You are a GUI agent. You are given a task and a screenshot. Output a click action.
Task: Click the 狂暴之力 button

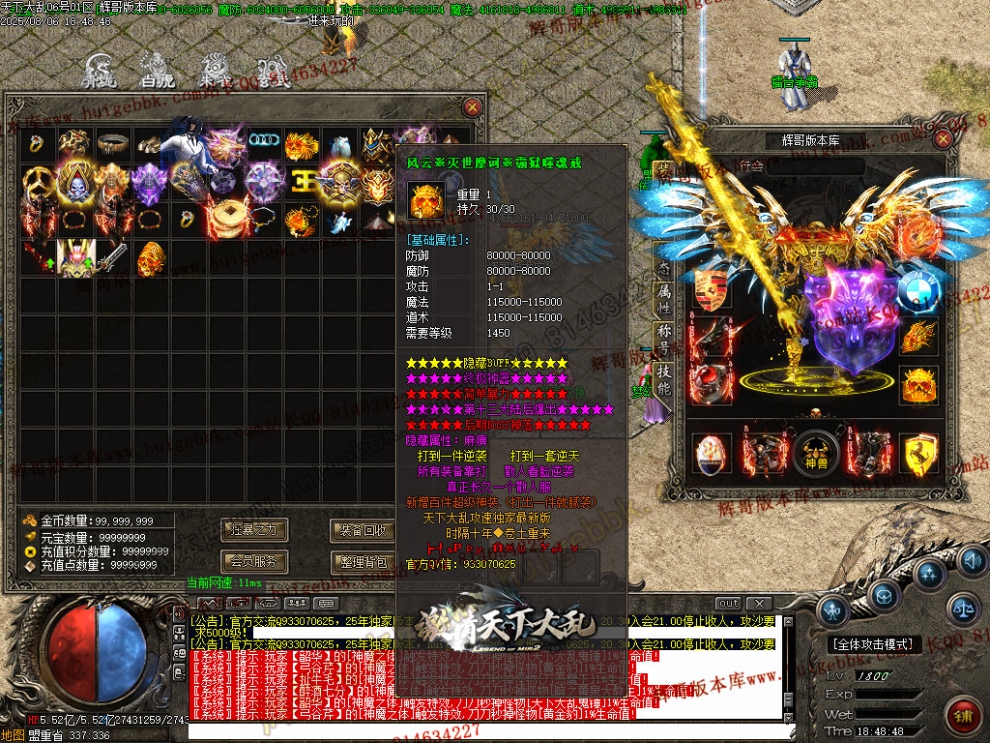(253, 530)
